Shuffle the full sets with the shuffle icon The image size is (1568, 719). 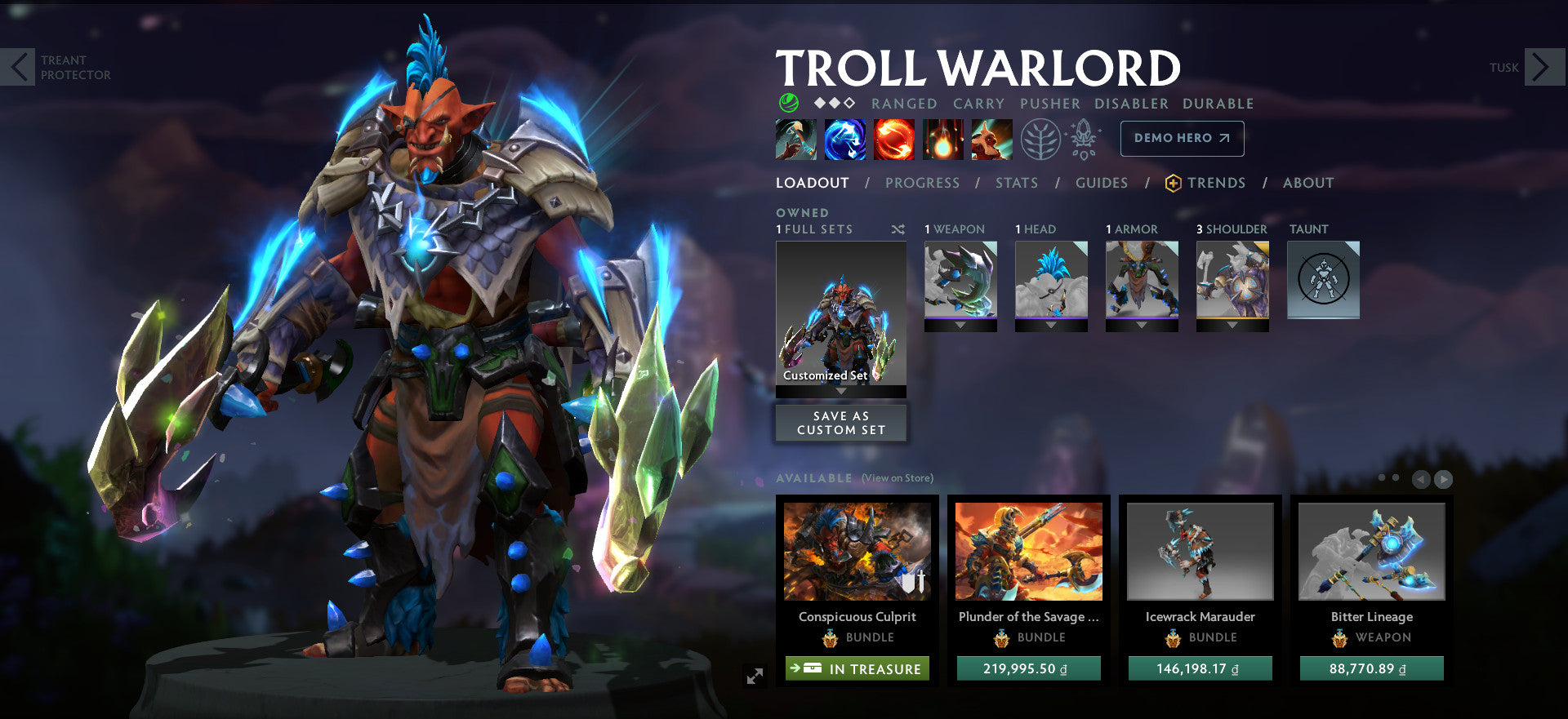897,229
